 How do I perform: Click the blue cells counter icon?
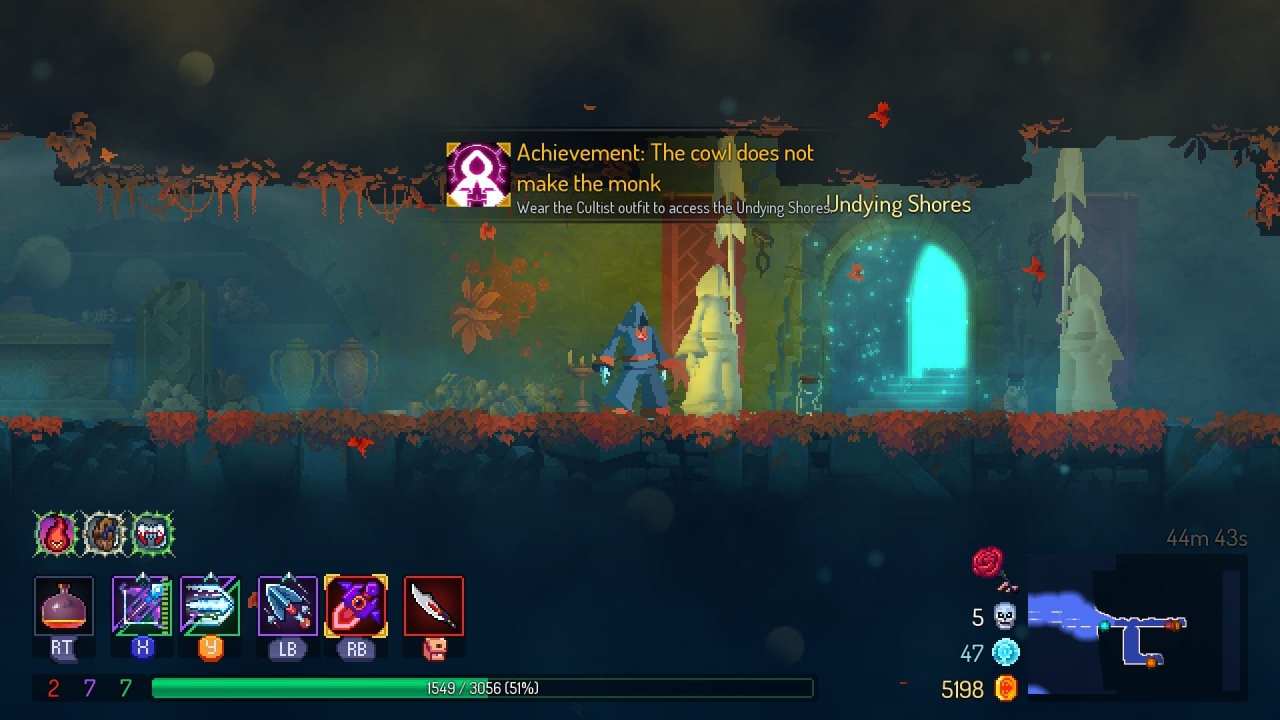[x=1002, y=652]
